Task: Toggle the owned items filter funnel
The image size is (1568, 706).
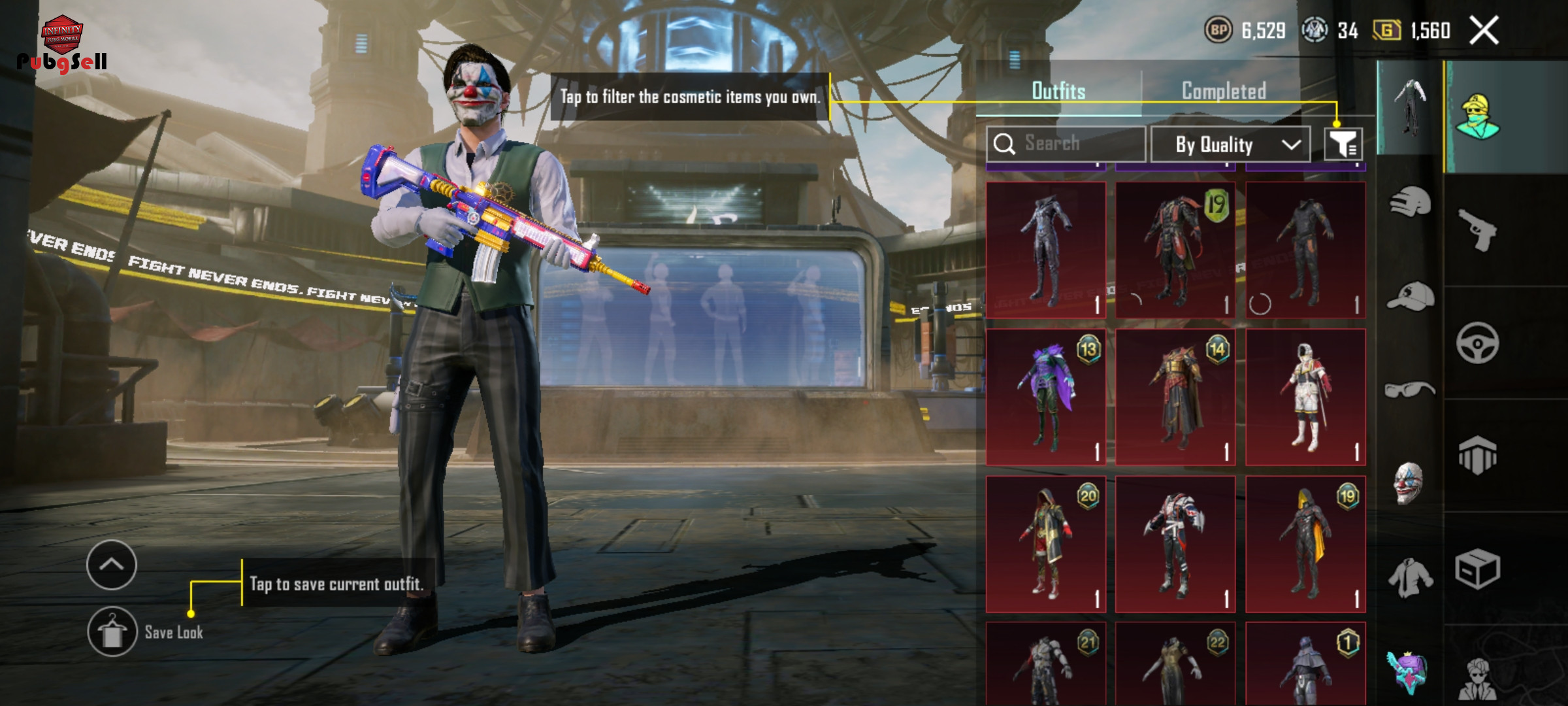Action: pyautogui.click(x=1343, y=144)
